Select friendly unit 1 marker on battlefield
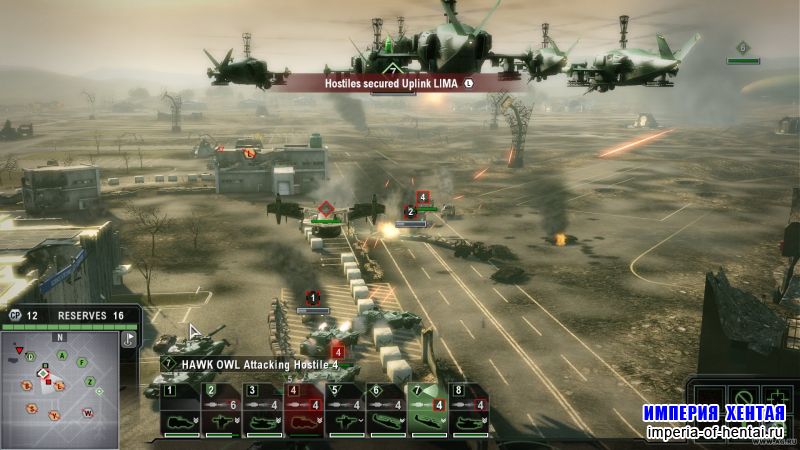The width and height of the screenshot is (800, 450). [312, 298]
